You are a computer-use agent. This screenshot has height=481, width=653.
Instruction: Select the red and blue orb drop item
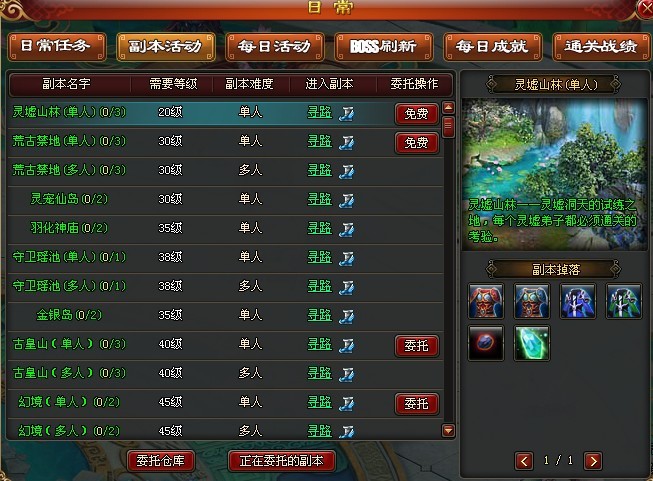click(x=485, y=344)
